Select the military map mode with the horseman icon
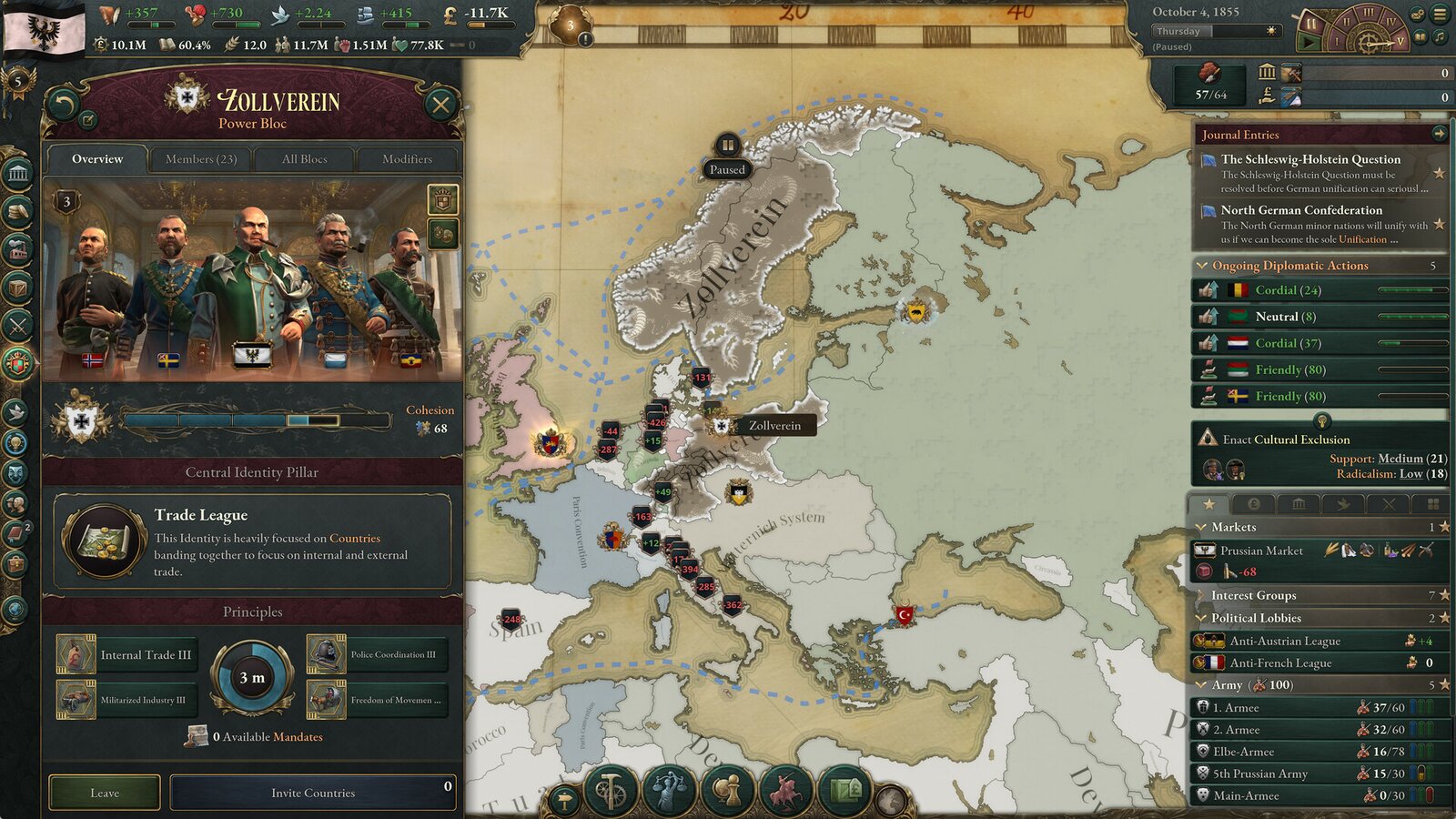This screenshot has width=1456, height=819. coord(785,790)
